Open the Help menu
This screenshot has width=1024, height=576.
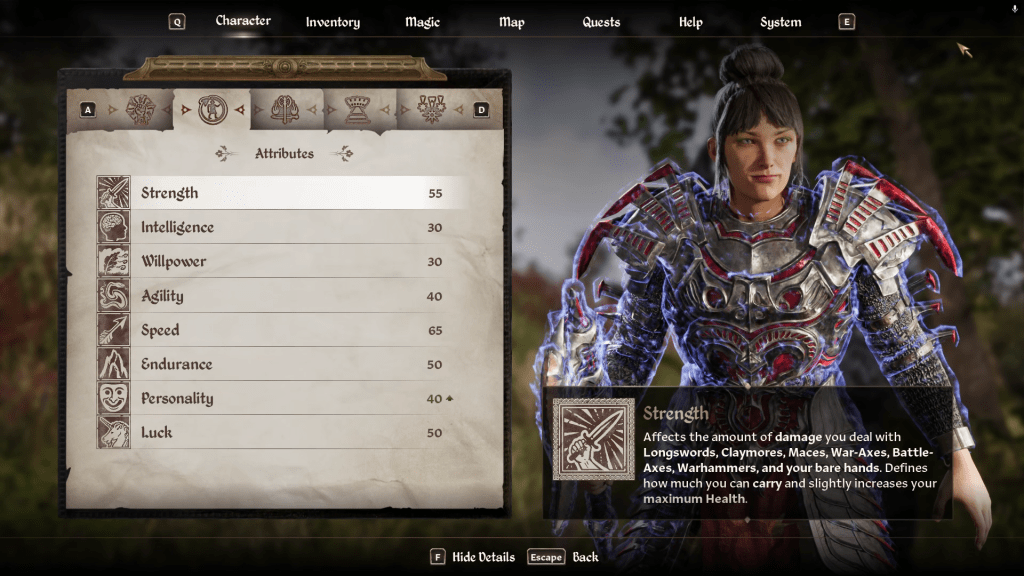690,22
